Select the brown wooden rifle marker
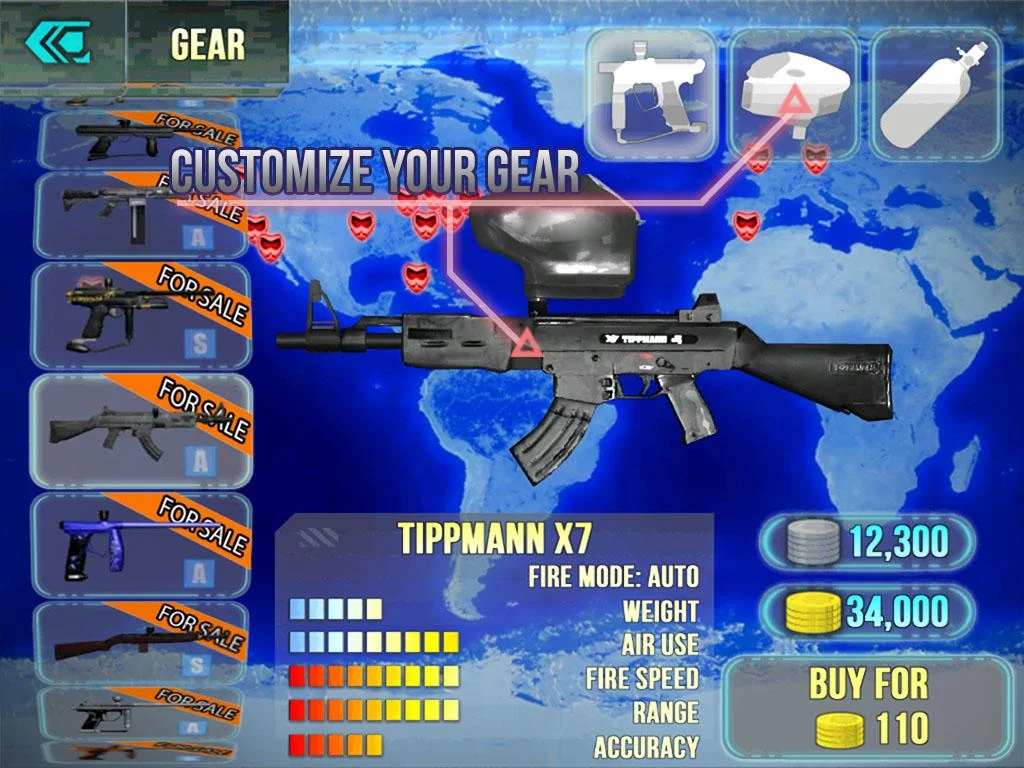 140,643
